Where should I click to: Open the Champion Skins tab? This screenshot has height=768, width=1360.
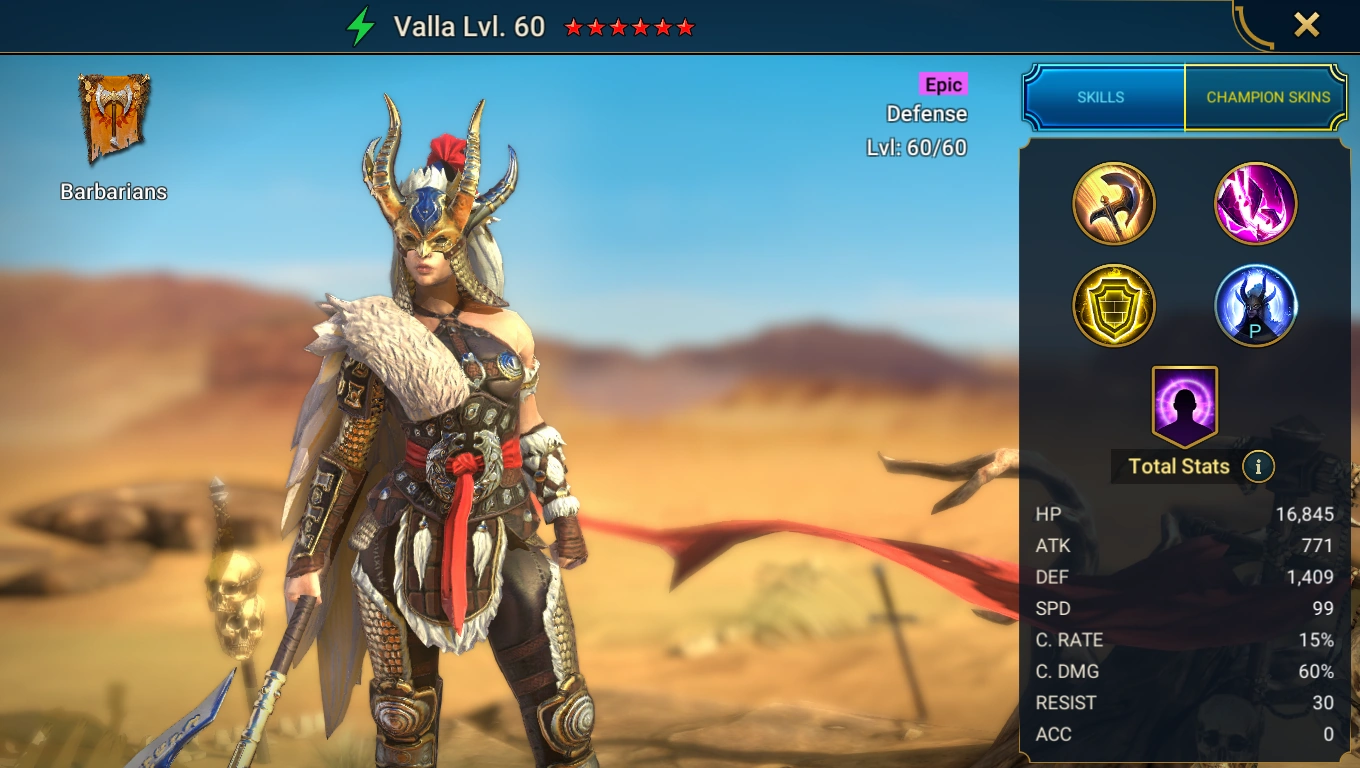coord(1267,97)
